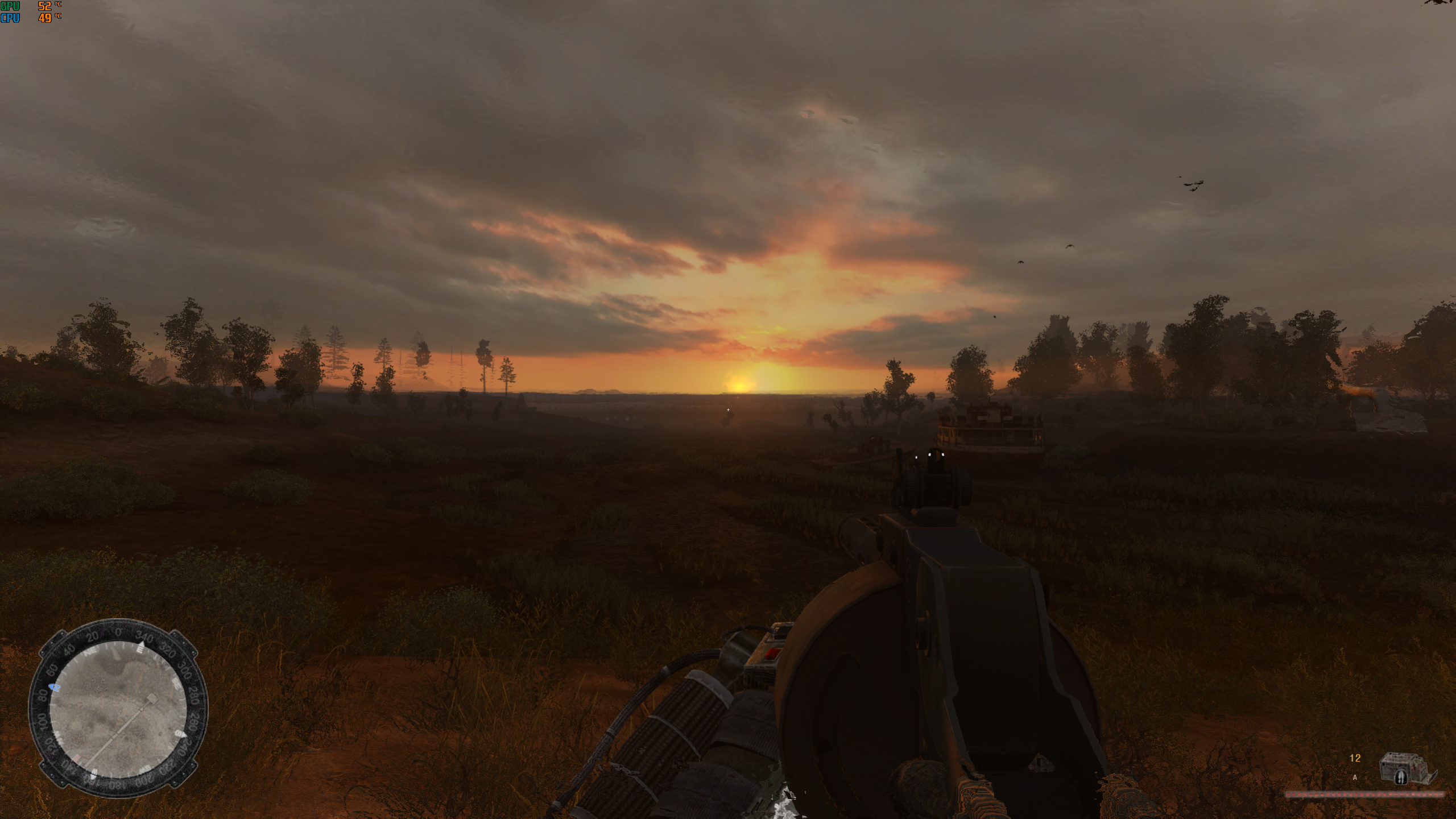This screenshot has width=1456, height=819.
Task: Click the blue player arrow on the minimap
Action: click(55, 686)
